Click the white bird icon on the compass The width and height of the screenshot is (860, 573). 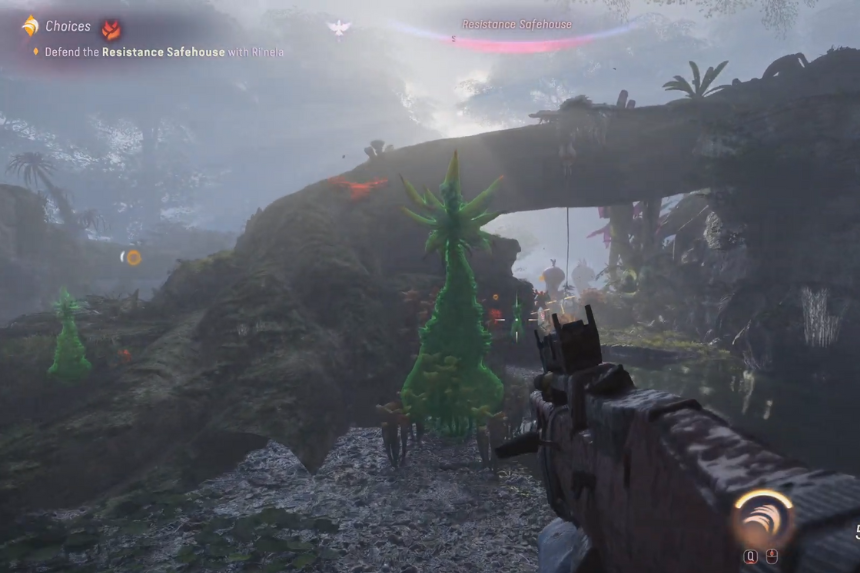coord(339,28)
